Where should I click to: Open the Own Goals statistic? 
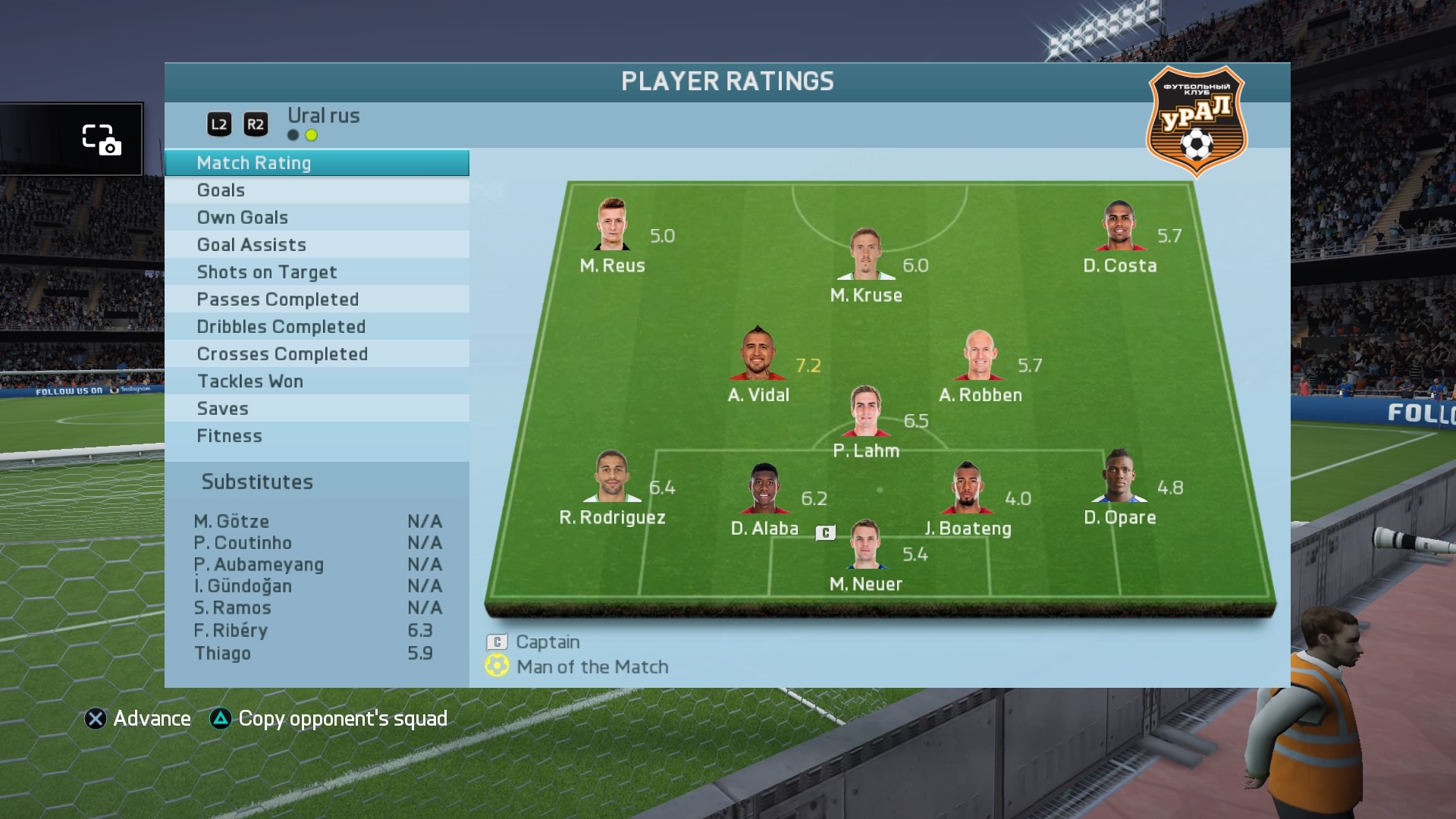pyautogui.click(x=316, y=218)
